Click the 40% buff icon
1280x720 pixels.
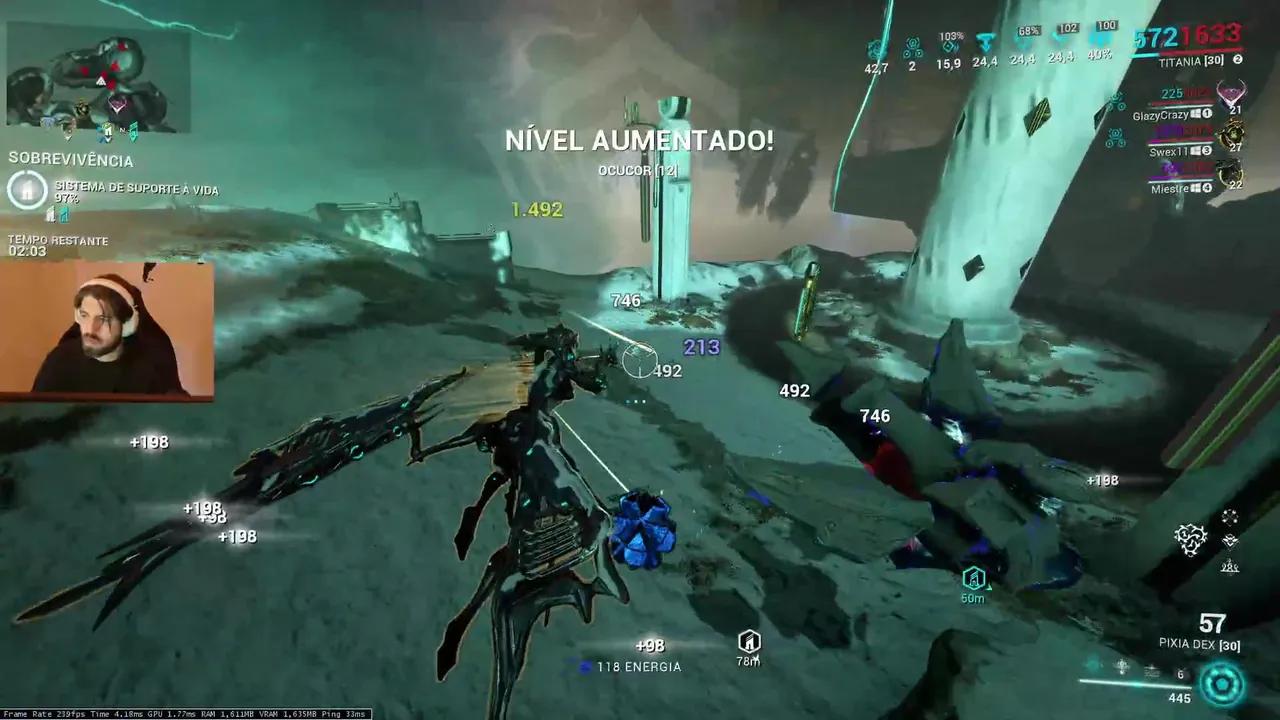(1101, 40)
